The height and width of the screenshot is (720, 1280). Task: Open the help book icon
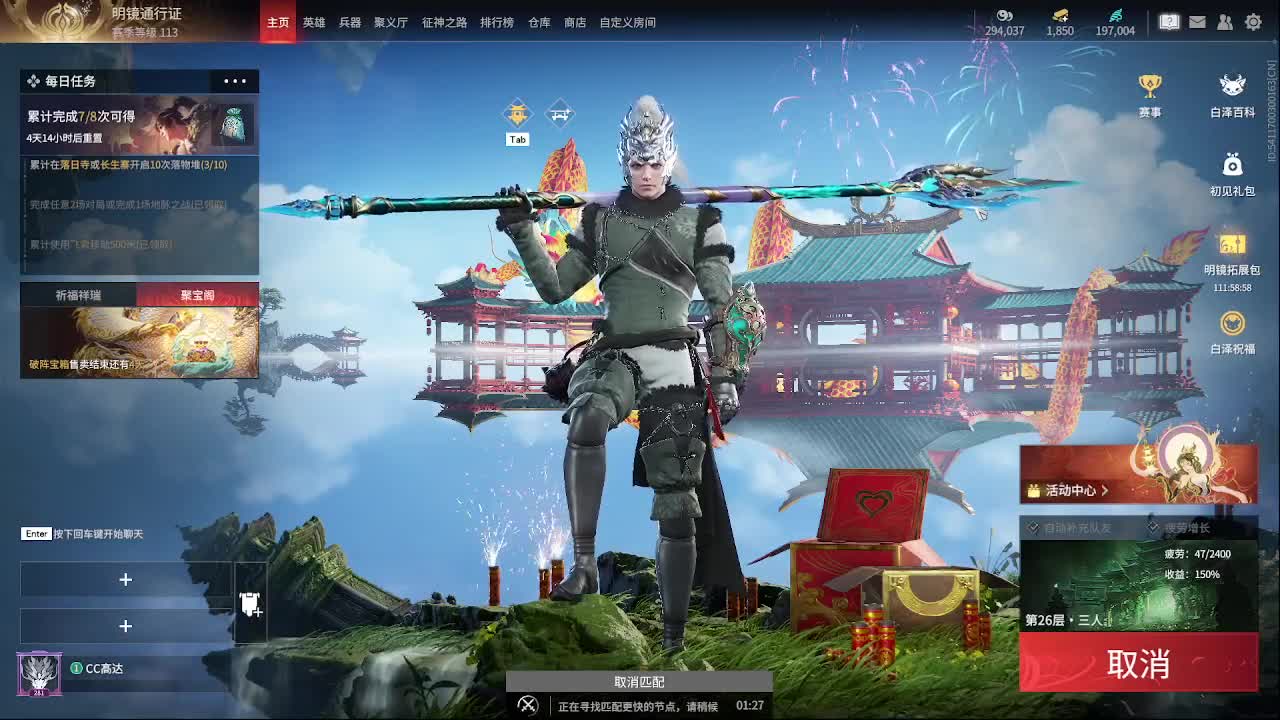[x=1169, y=20]
